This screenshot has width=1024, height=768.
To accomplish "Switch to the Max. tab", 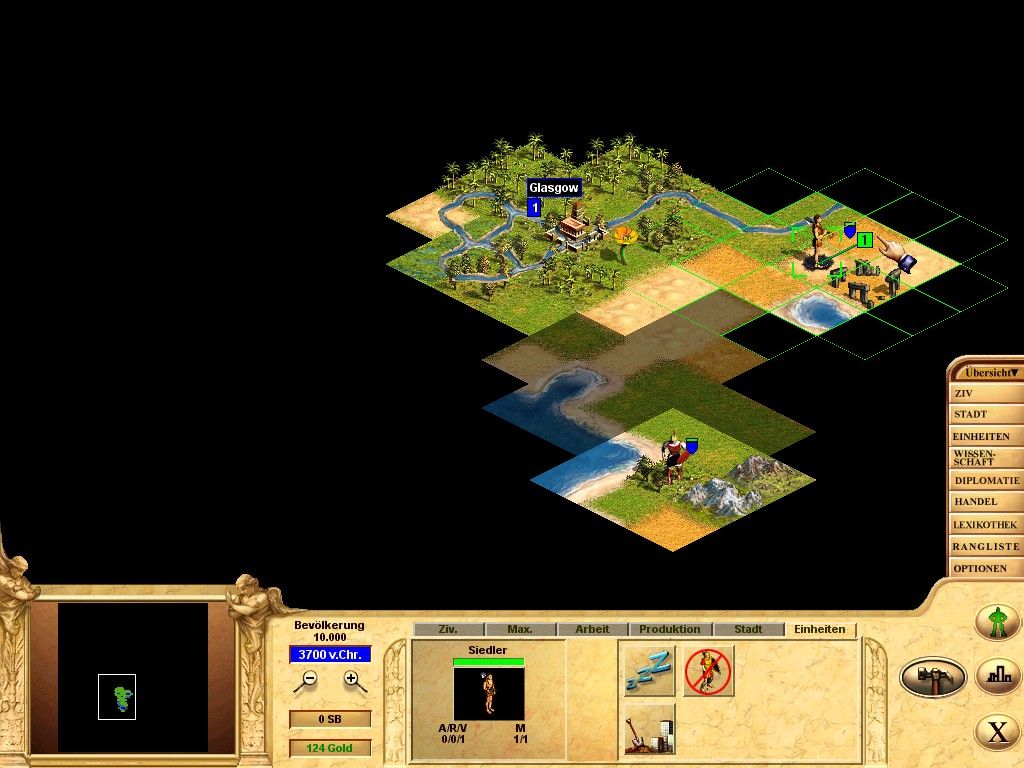I will [520, 629].
